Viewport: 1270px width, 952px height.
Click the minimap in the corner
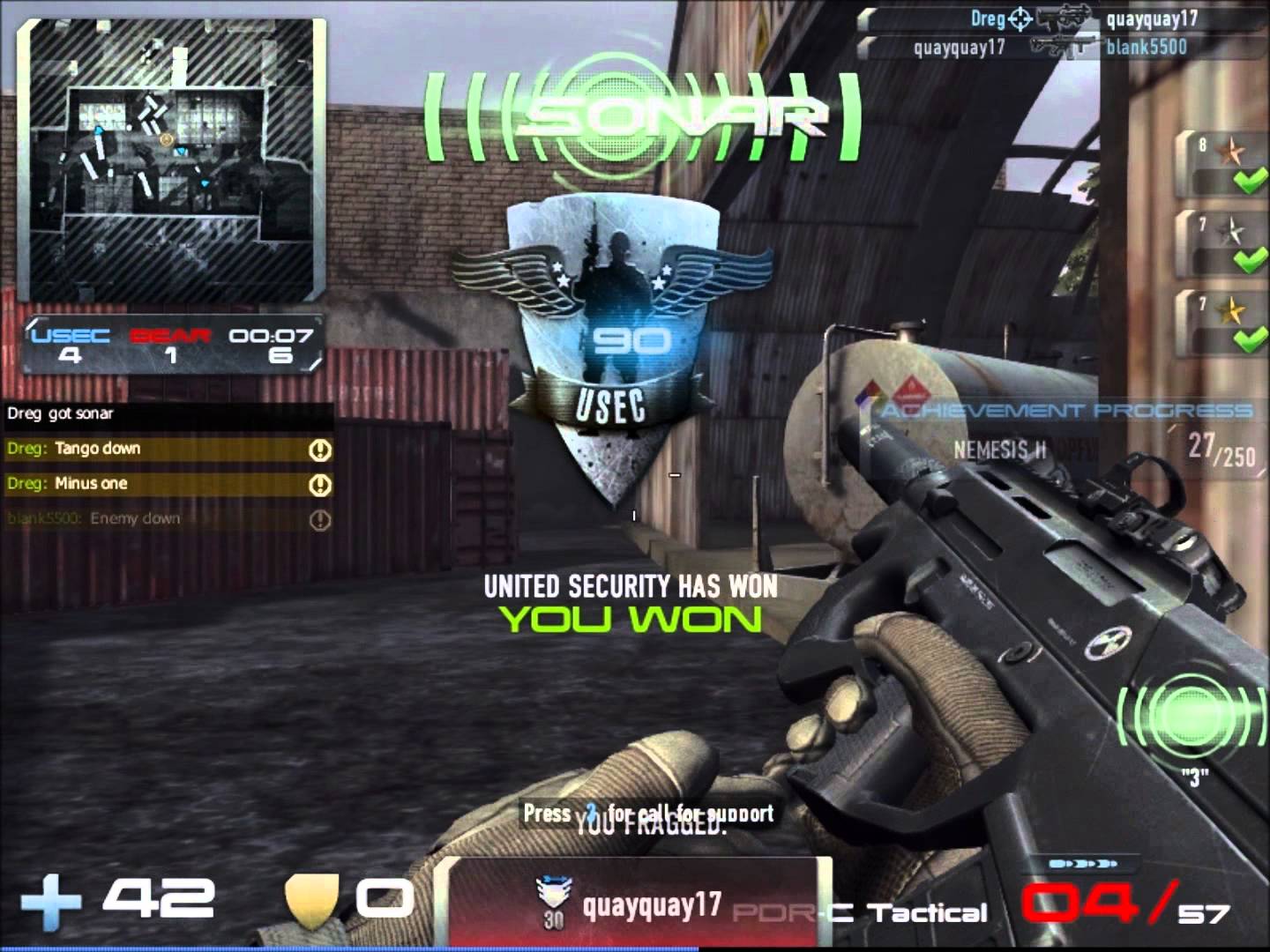(x=173, y=160)
